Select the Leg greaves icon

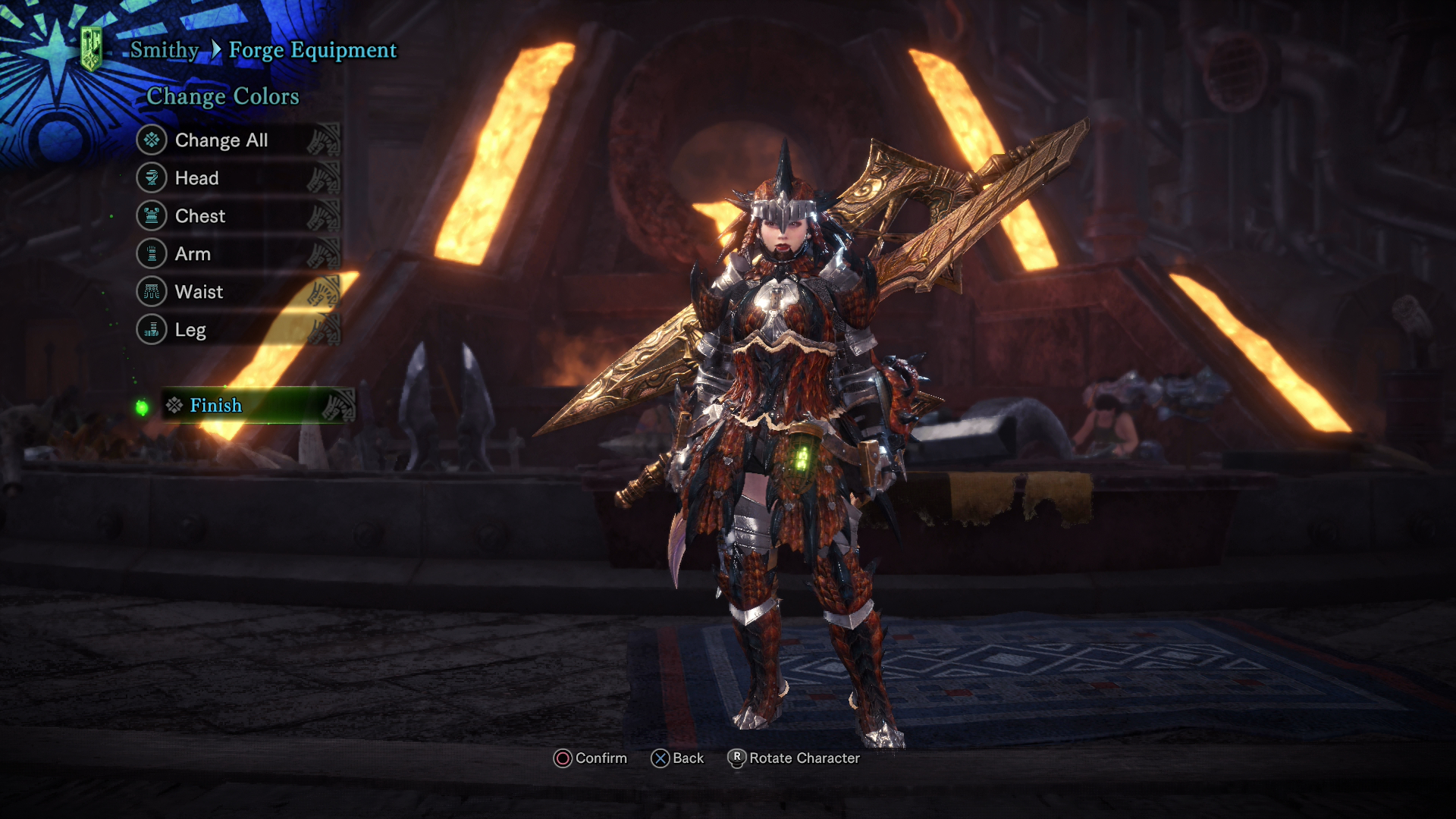(152, 330)
